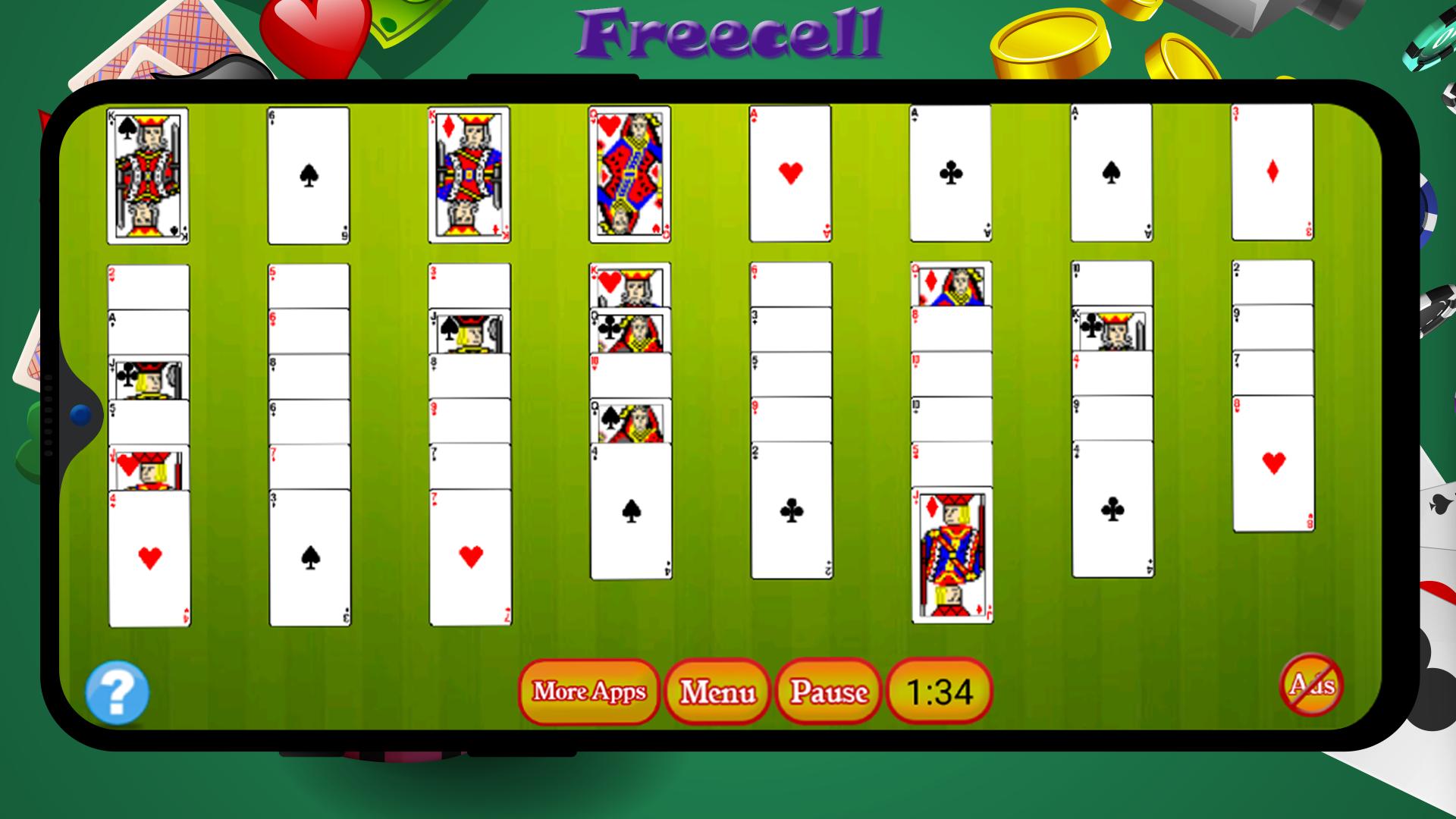Pause the game with the Pause button
The height and width of the screenshot is (819, 1456).
pos(828,692)
